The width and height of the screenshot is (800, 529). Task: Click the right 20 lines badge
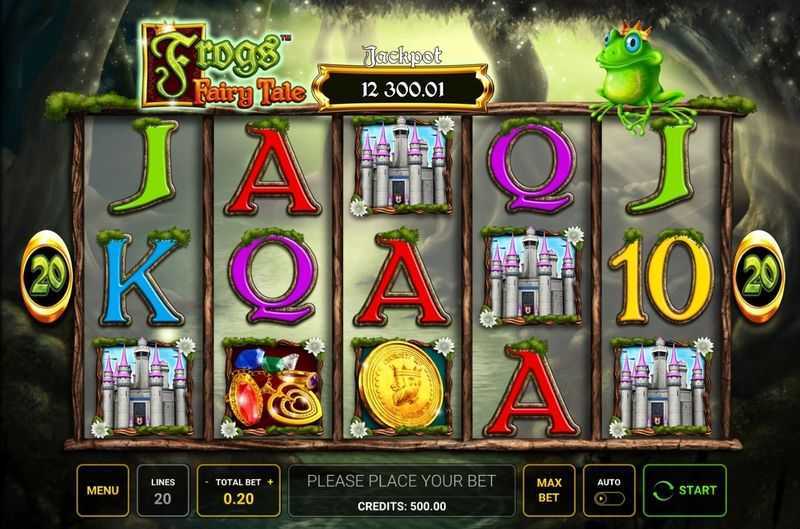[x=760, y=276]
